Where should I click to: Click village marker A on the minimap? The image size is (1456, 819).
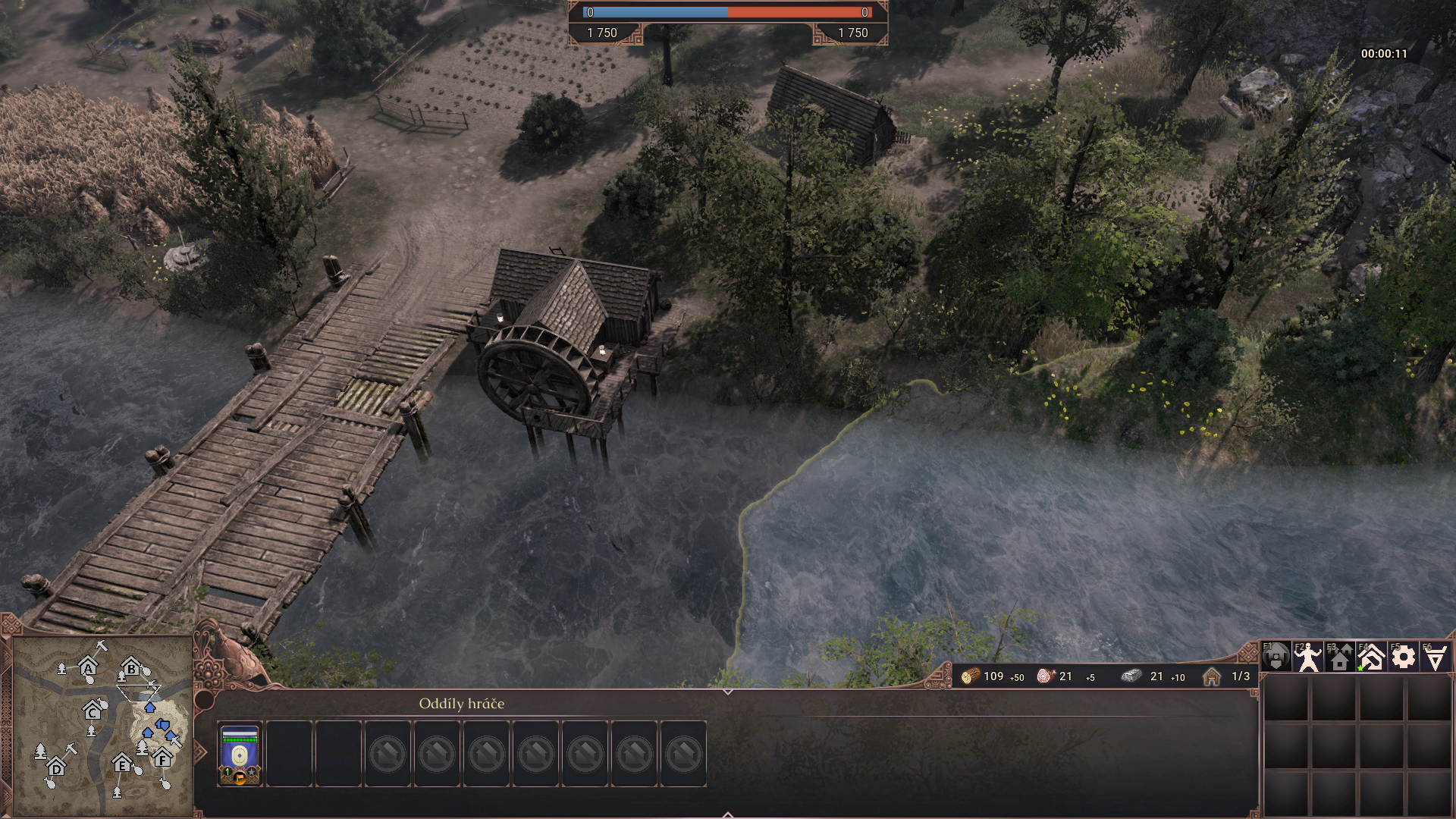click(89, 668)
